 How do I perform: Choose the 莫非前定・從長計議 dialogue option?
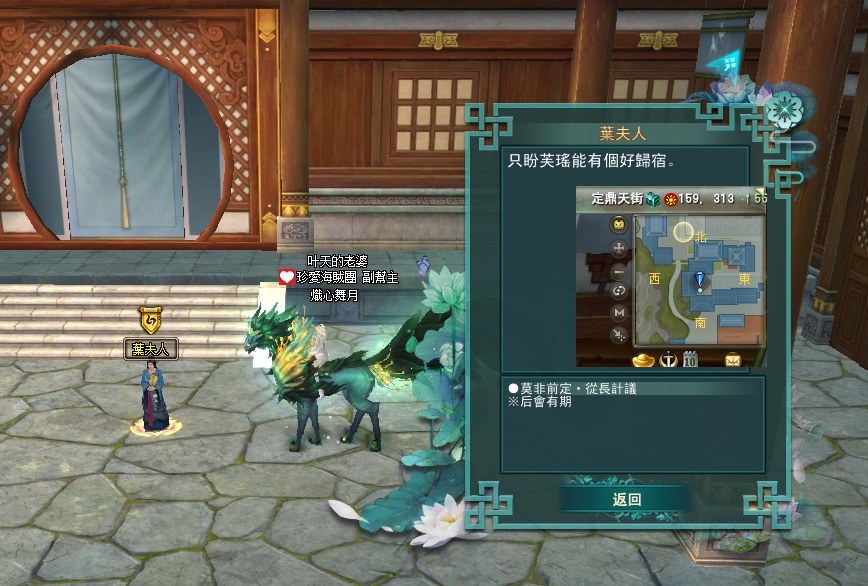tap(577, 387)
